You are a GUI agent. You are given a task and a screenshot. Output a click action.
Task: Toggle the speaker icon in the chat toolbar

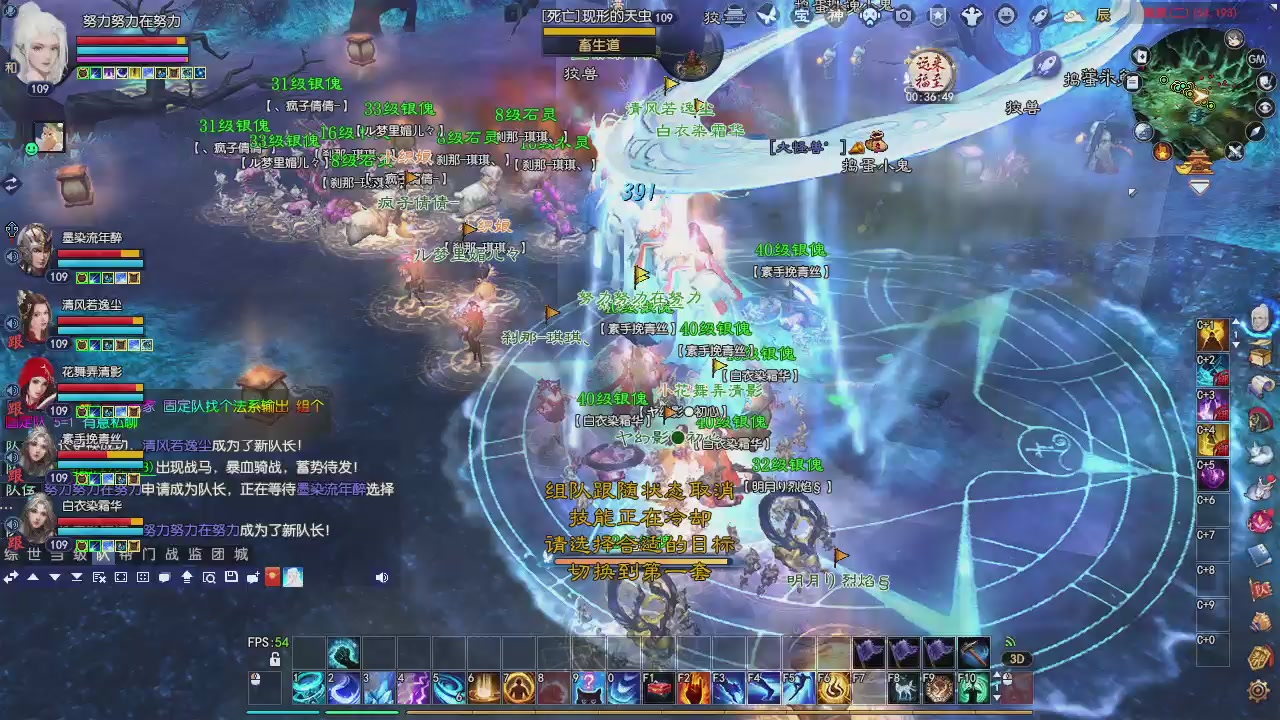(x=383, y=578)
